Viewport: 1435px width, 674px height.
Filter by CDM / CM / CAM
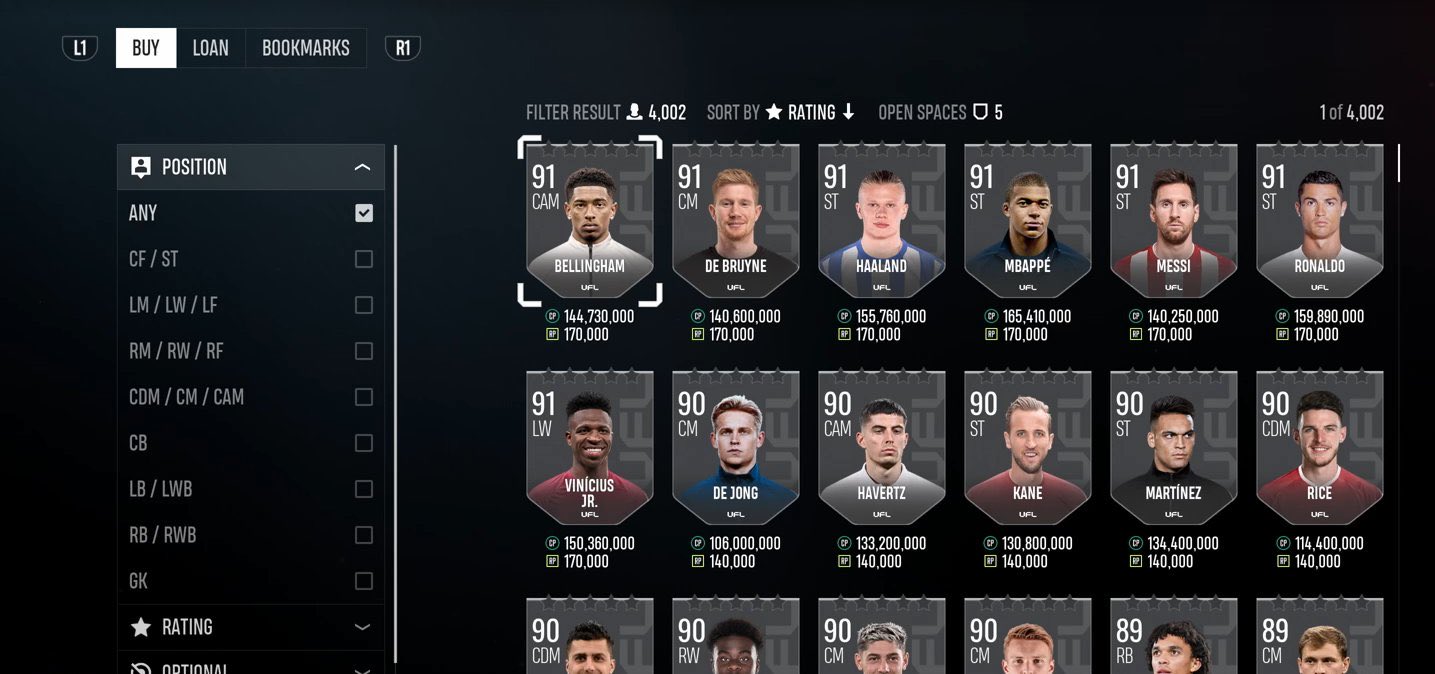tap(364, 397)
